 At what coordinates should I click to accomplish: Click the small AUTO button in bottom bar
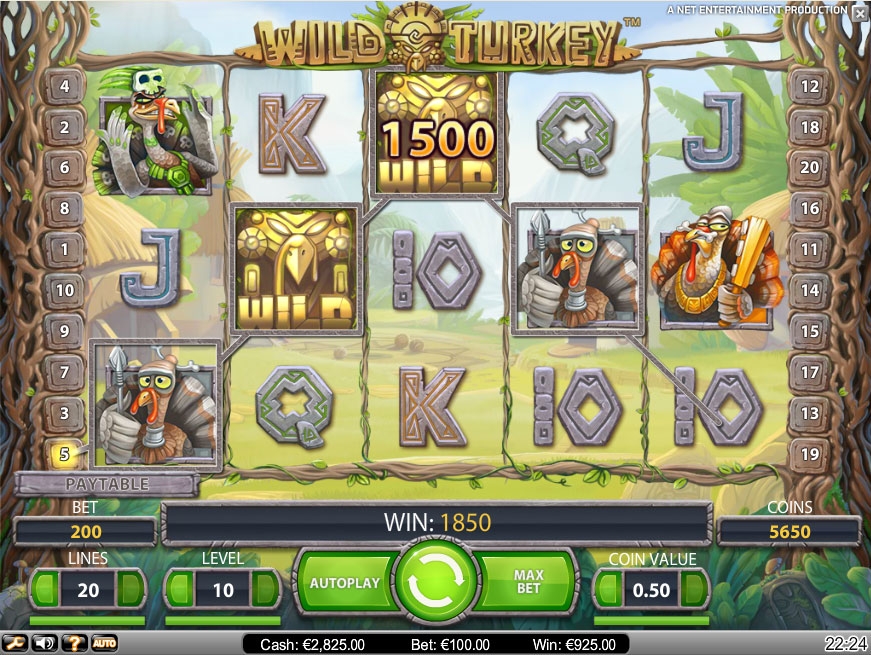(104, 643)
